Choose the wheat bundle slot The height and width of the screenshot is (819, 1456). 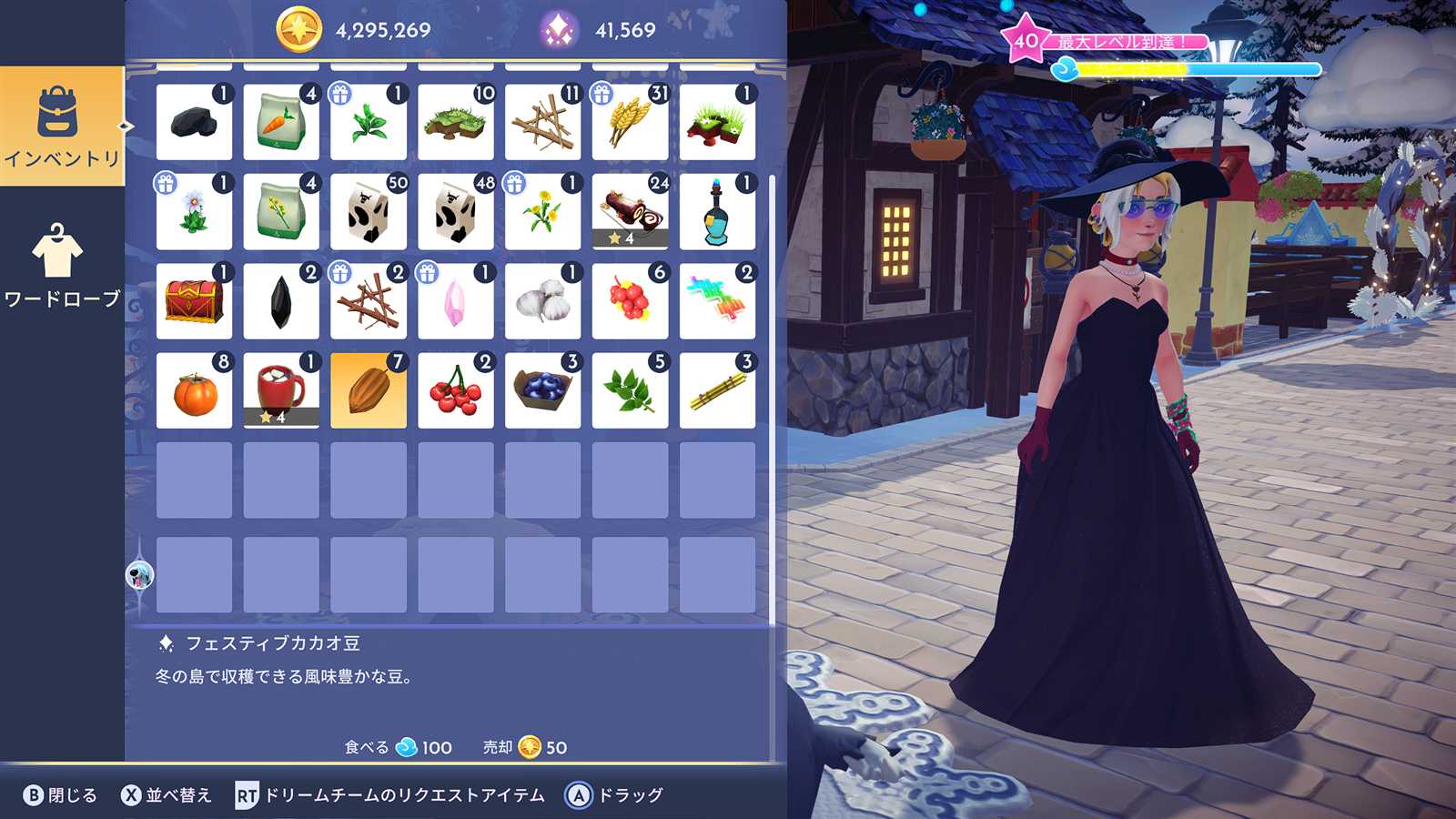coord(630,122)
